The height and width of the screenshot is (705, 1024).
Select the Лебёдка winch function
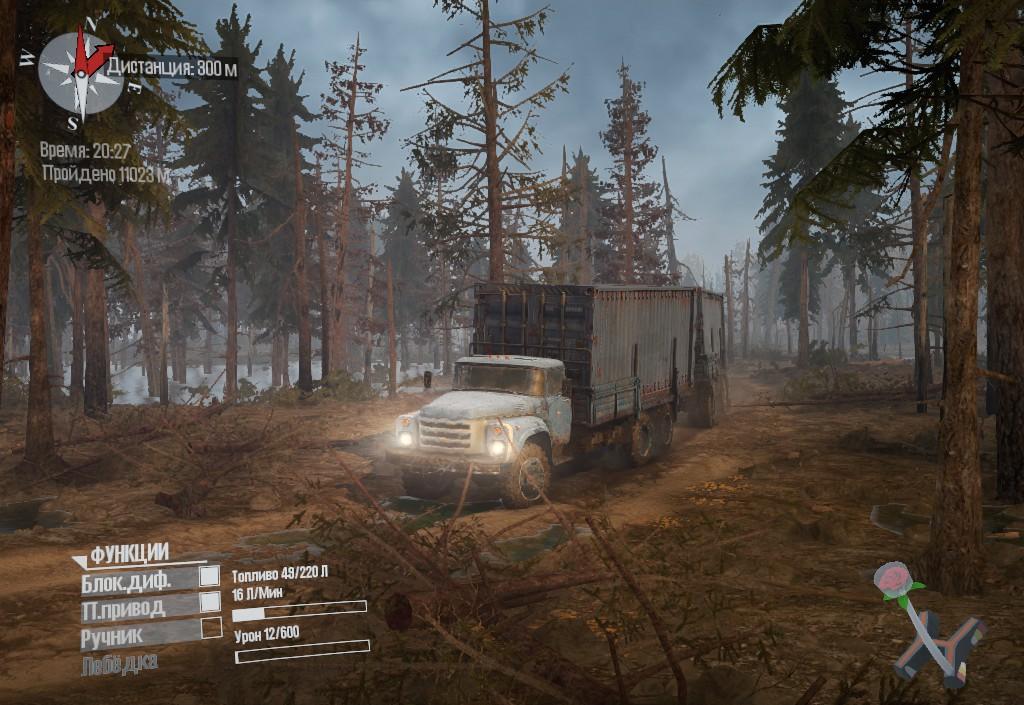click(x=119, y=663)
